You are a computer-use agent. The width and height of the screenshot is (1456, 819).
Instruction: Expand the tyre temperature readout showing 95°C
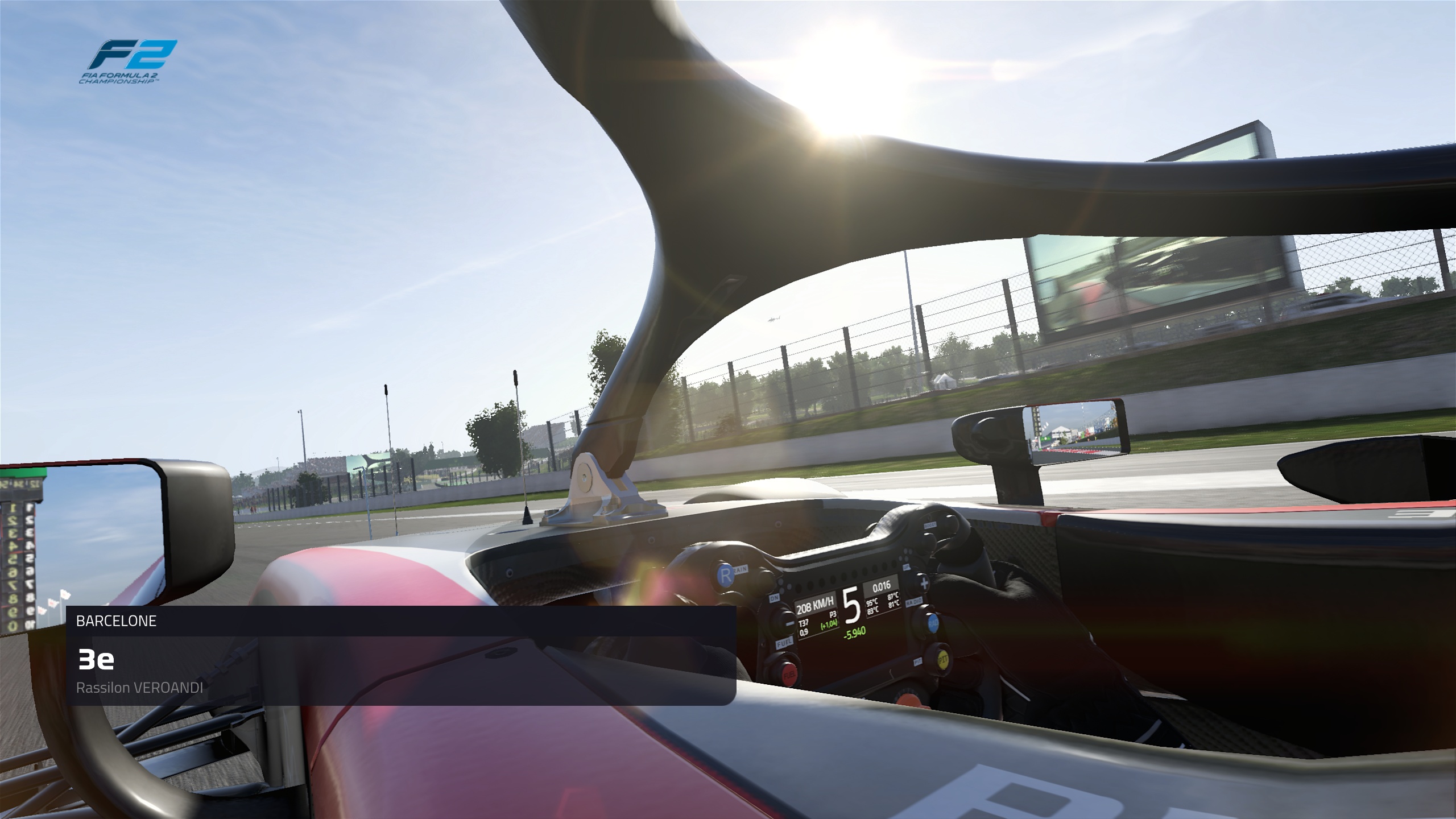872,603
